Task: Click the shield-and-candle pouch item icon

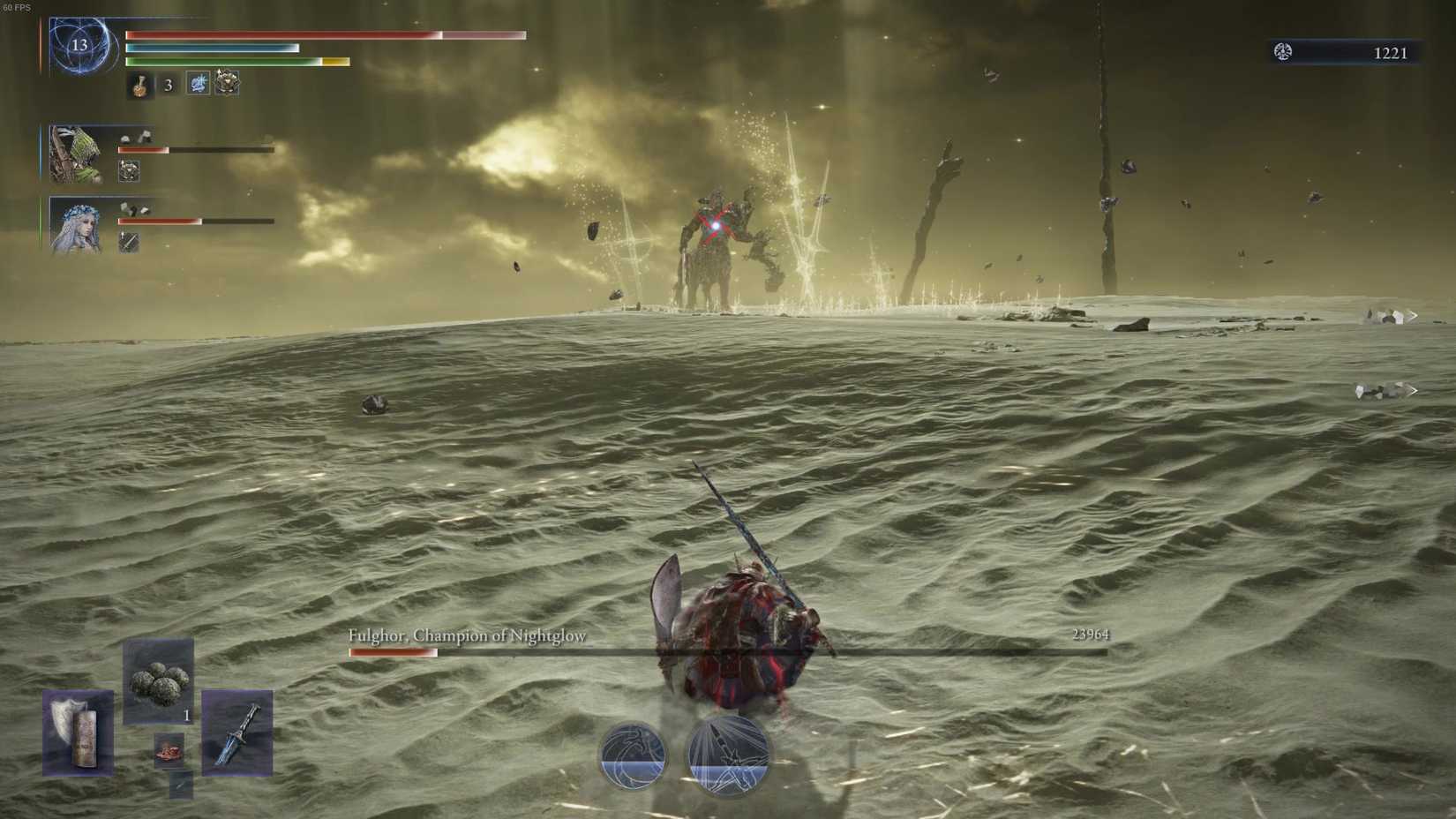Action: tap(78, 733)
